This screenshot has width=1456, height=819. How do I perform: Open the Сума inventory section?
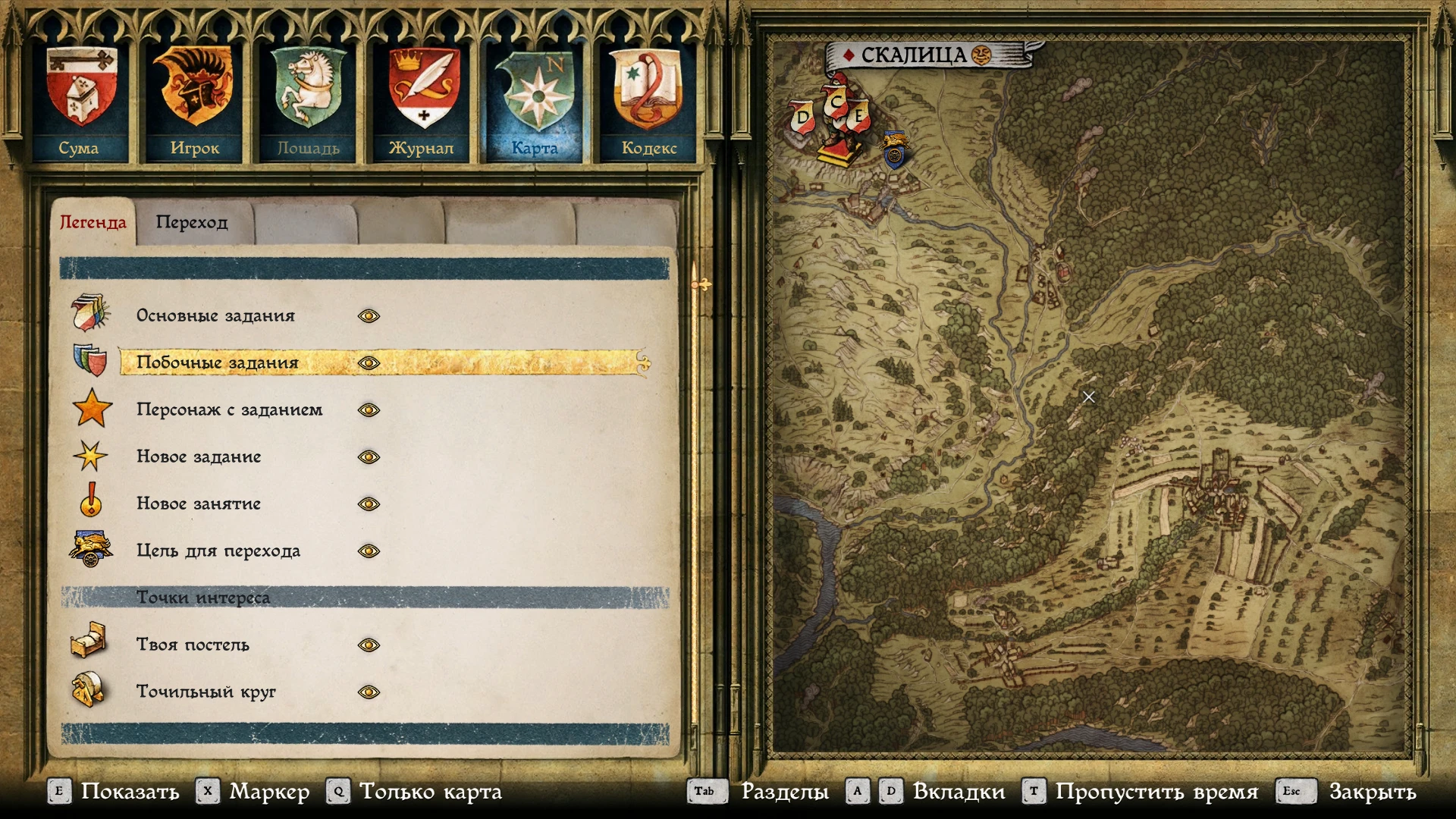(80, 101)
